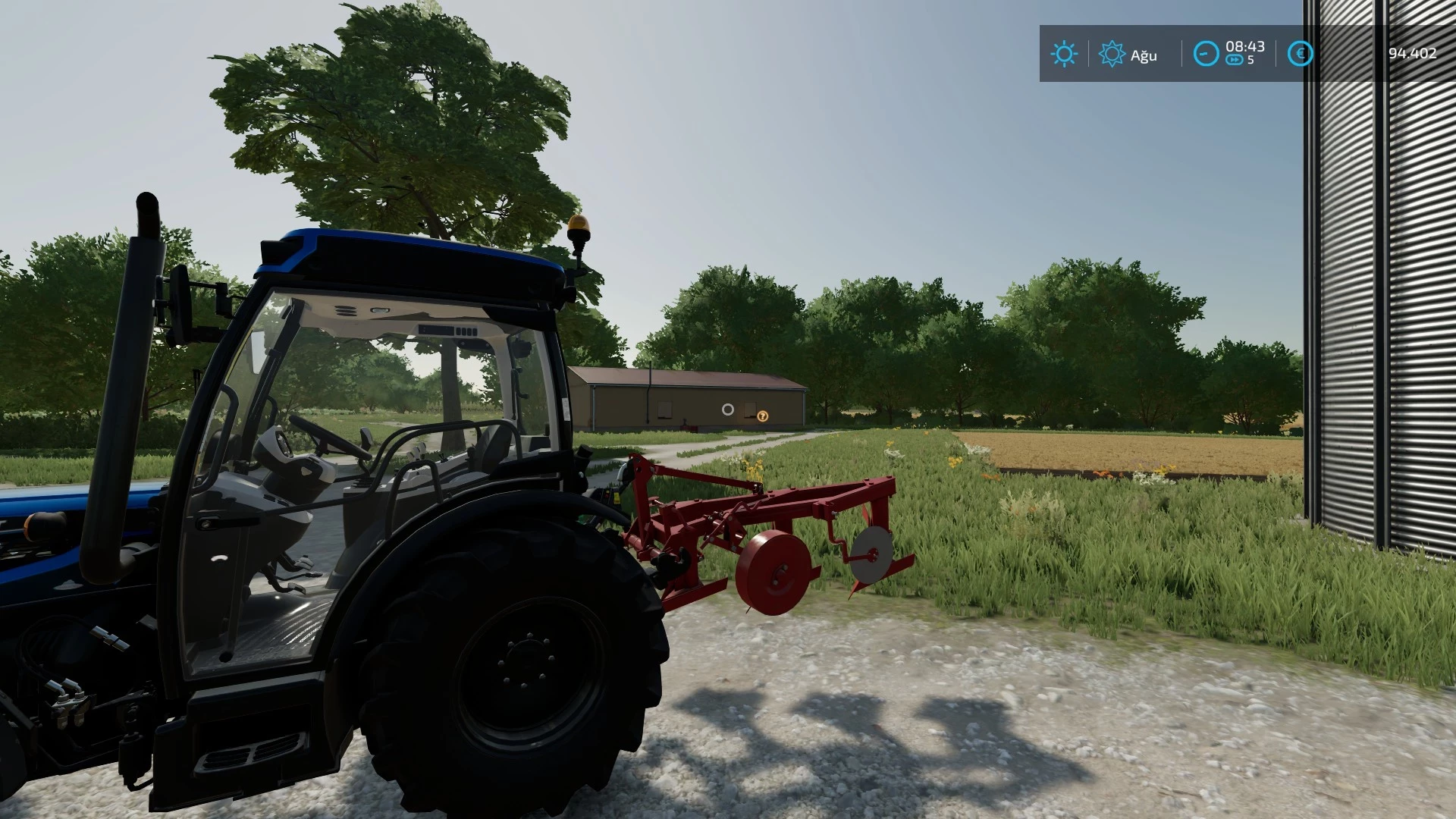Select the weather forecast sun icon

coord(1112,52)
